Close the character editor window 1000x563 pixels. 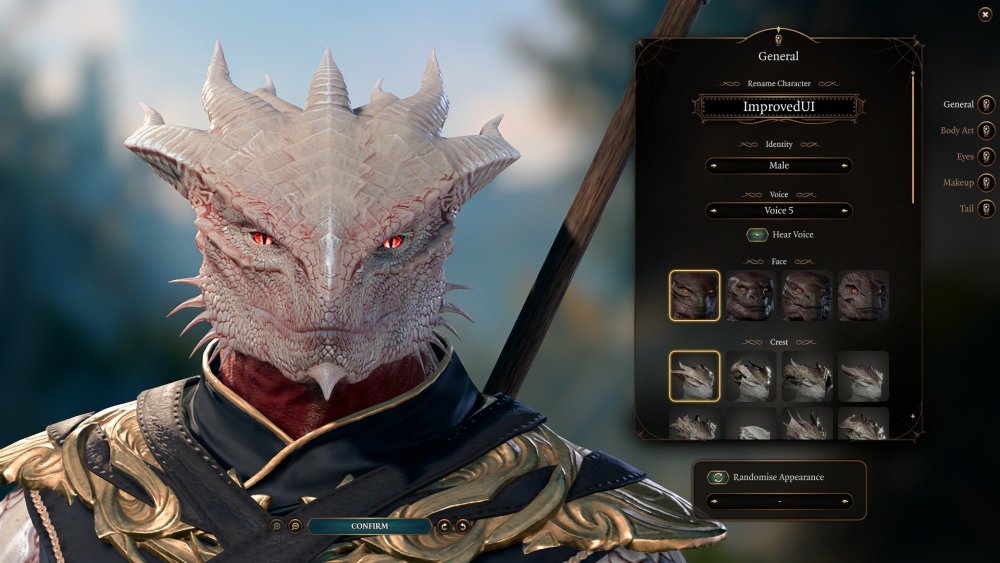(x=985, y=14)
